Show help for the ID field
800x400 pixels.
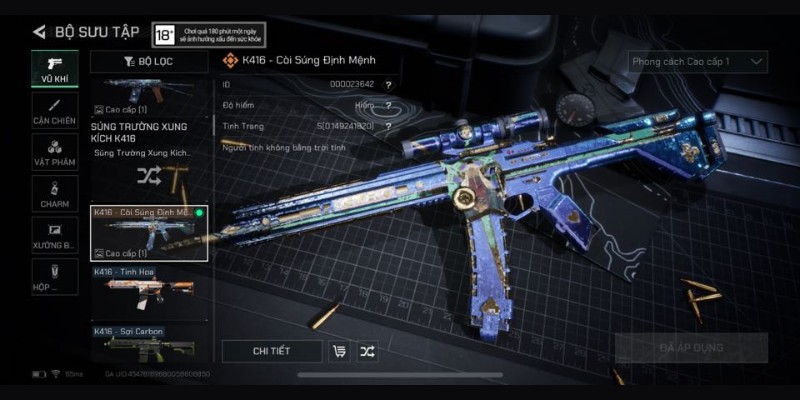point(388,85)
